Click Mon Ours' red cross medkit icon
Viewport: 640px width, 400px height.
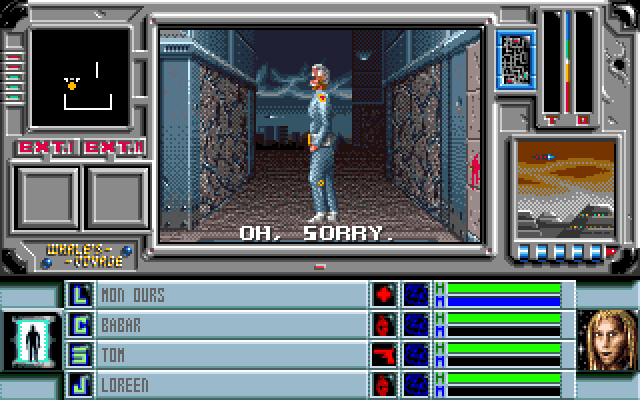coord(384,295)
